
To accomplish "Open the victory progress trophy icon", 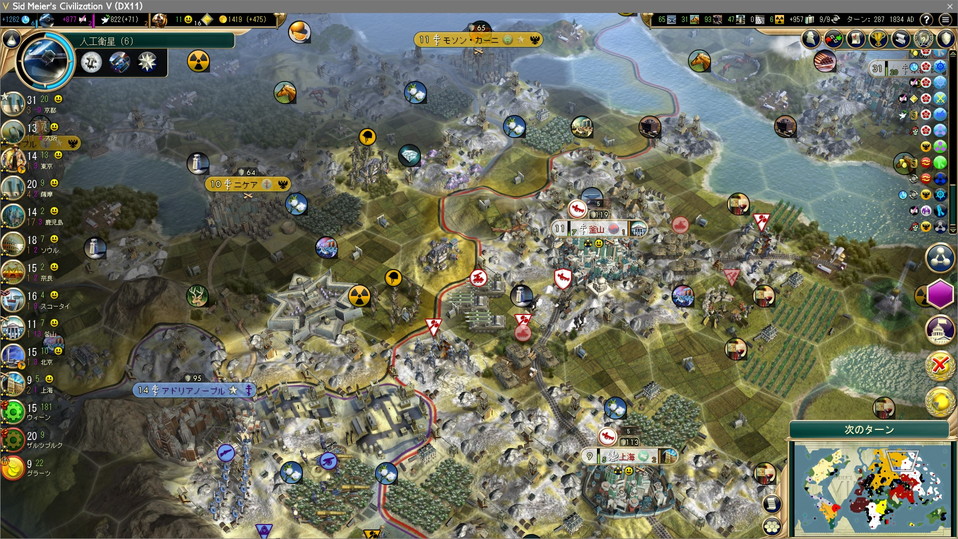I will tap(879, 39).
